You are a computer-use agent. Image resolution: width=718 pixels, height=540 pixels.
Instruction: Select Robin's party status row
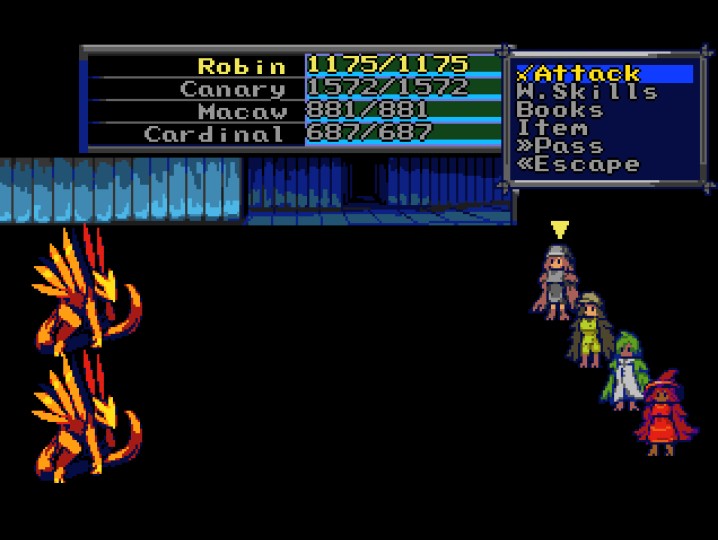click(x=292, y=66)
